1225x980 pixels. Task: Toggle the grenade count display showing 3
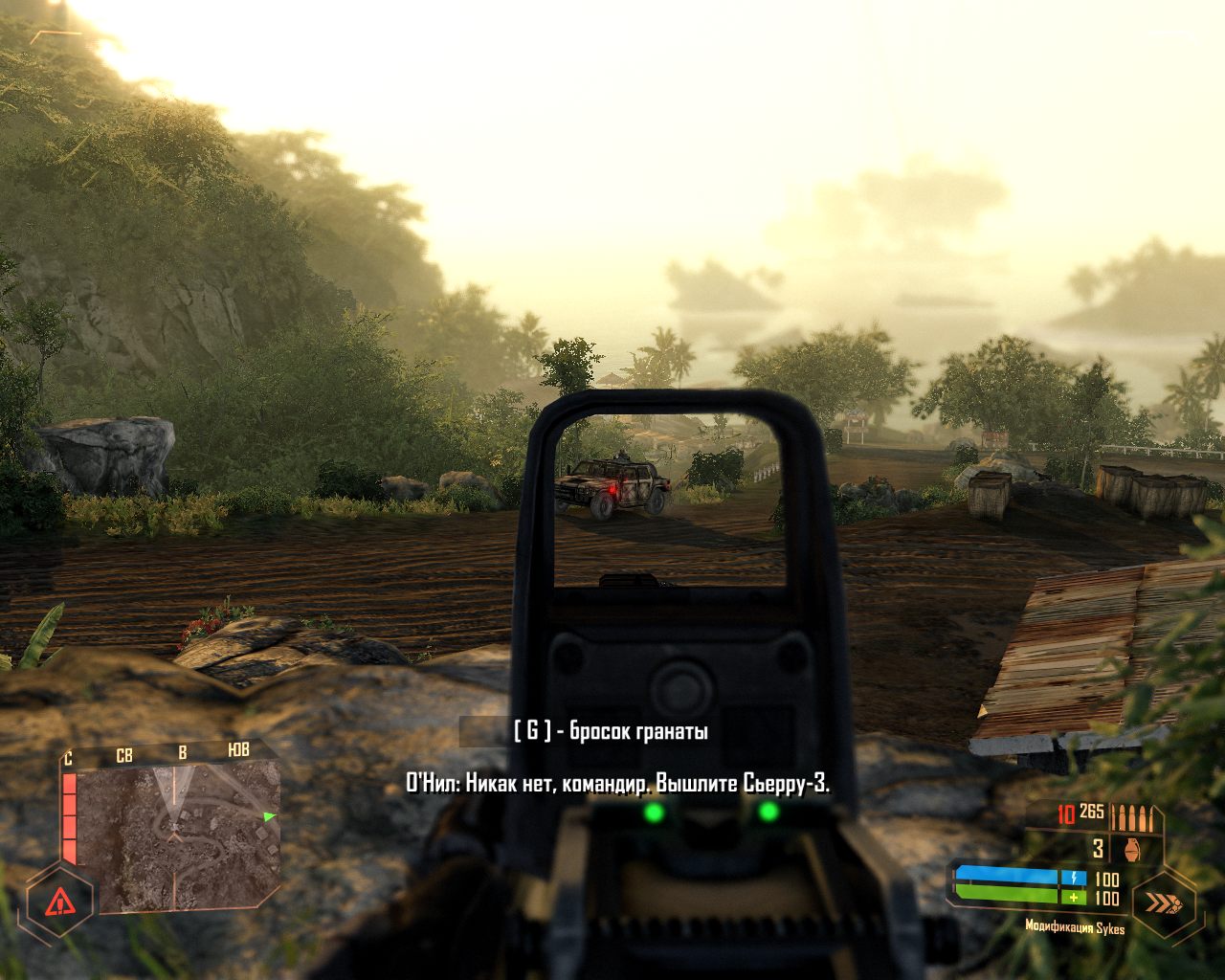click(x=1097, y=850)
